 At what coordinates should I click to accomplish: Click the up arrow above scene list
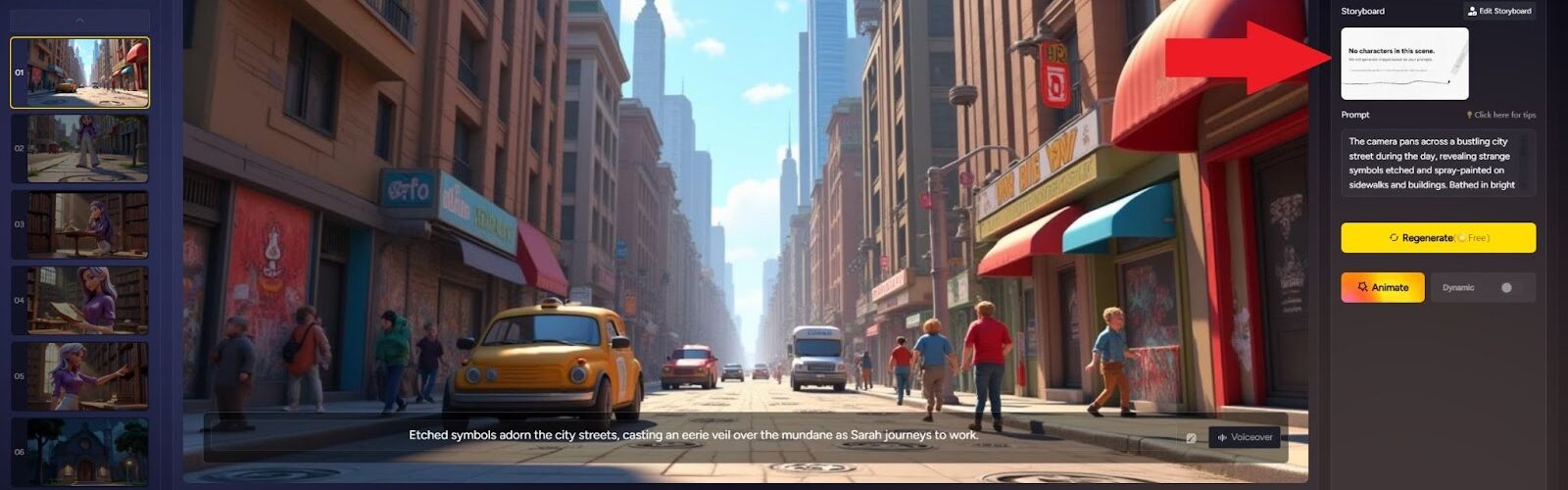[x=80, y=21]
